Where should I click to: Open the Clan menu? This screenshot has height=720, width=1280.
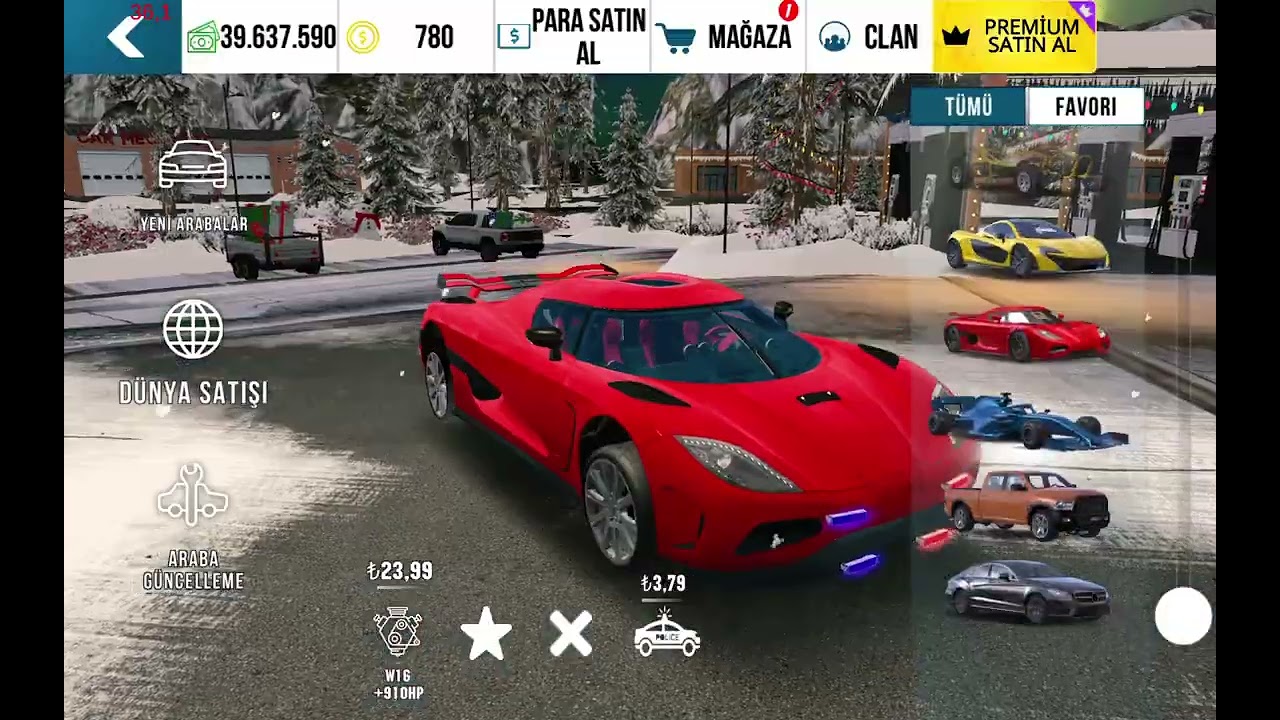pyautogui.click(x=868, y=37)
